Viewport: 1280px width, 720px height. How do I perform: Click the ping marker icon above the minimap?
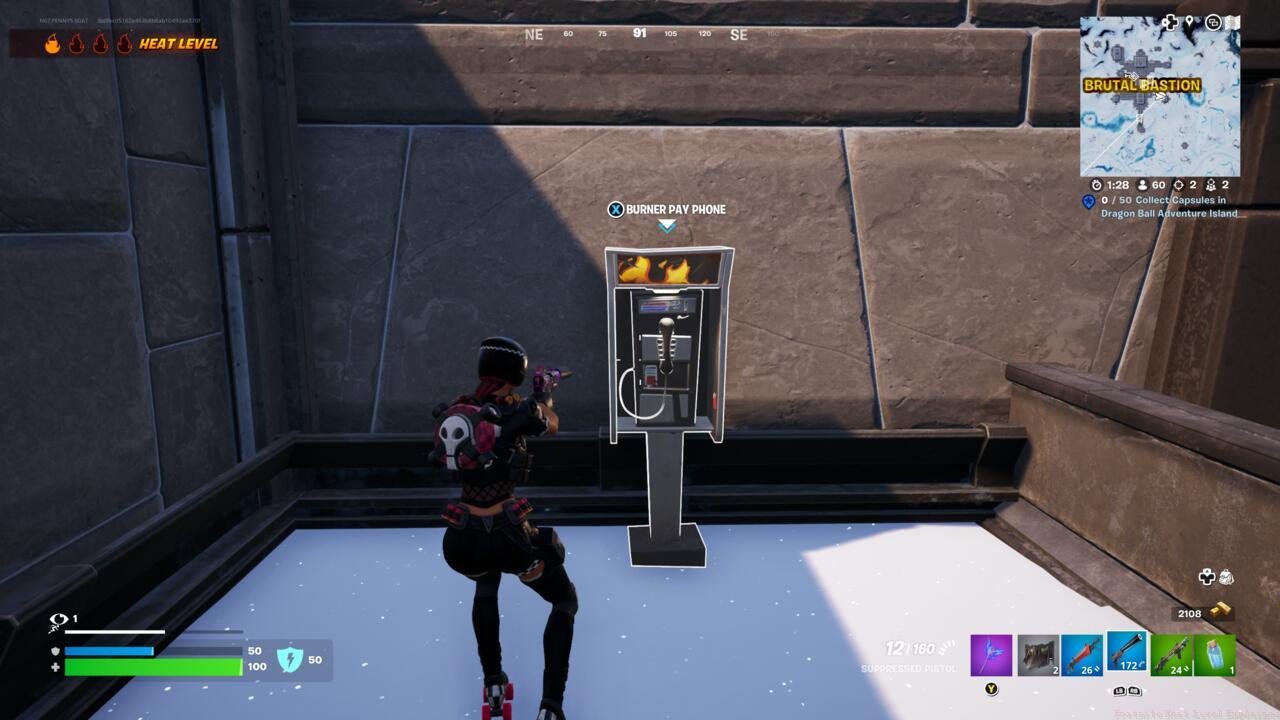point(1189,20)
